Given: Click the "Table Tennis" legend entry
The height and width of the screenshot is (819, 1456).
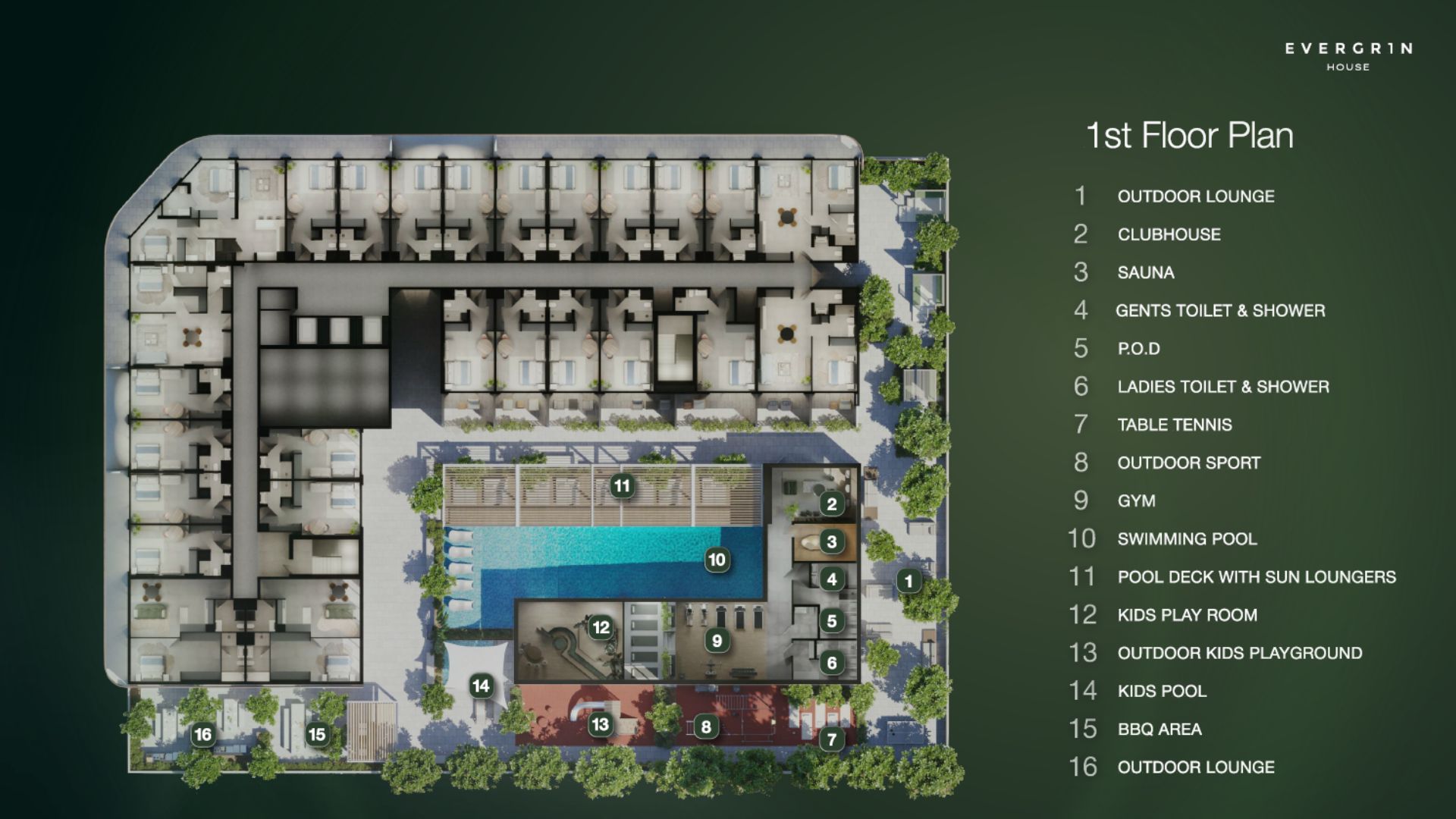Looking at the screenshot, I should pyautogui.click(x=1175, y=425).
